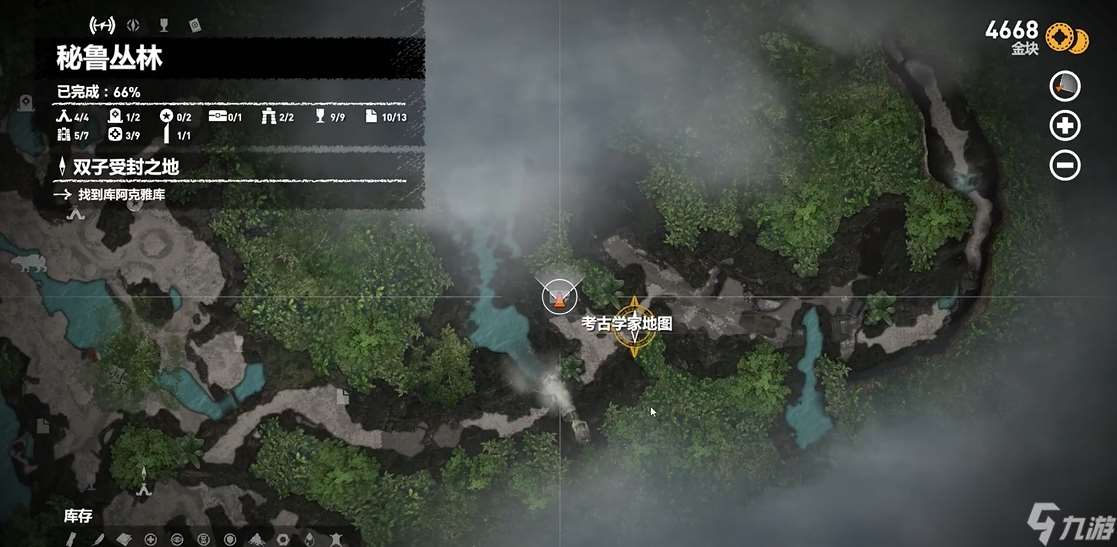Click the player position marker on map

click(x=559, y=294)
